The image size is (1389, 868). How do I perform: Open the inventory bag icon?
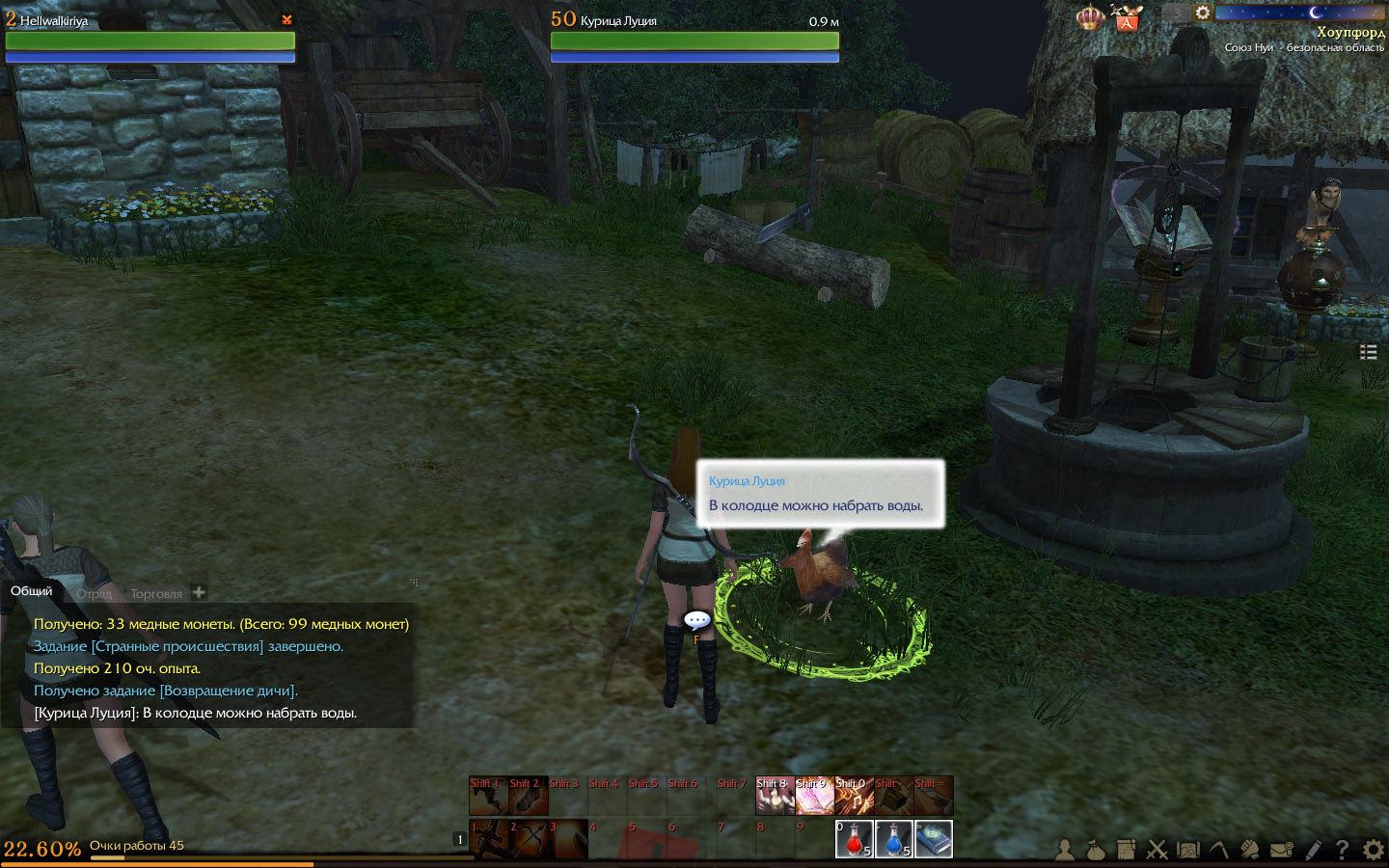click(1095, 850)
